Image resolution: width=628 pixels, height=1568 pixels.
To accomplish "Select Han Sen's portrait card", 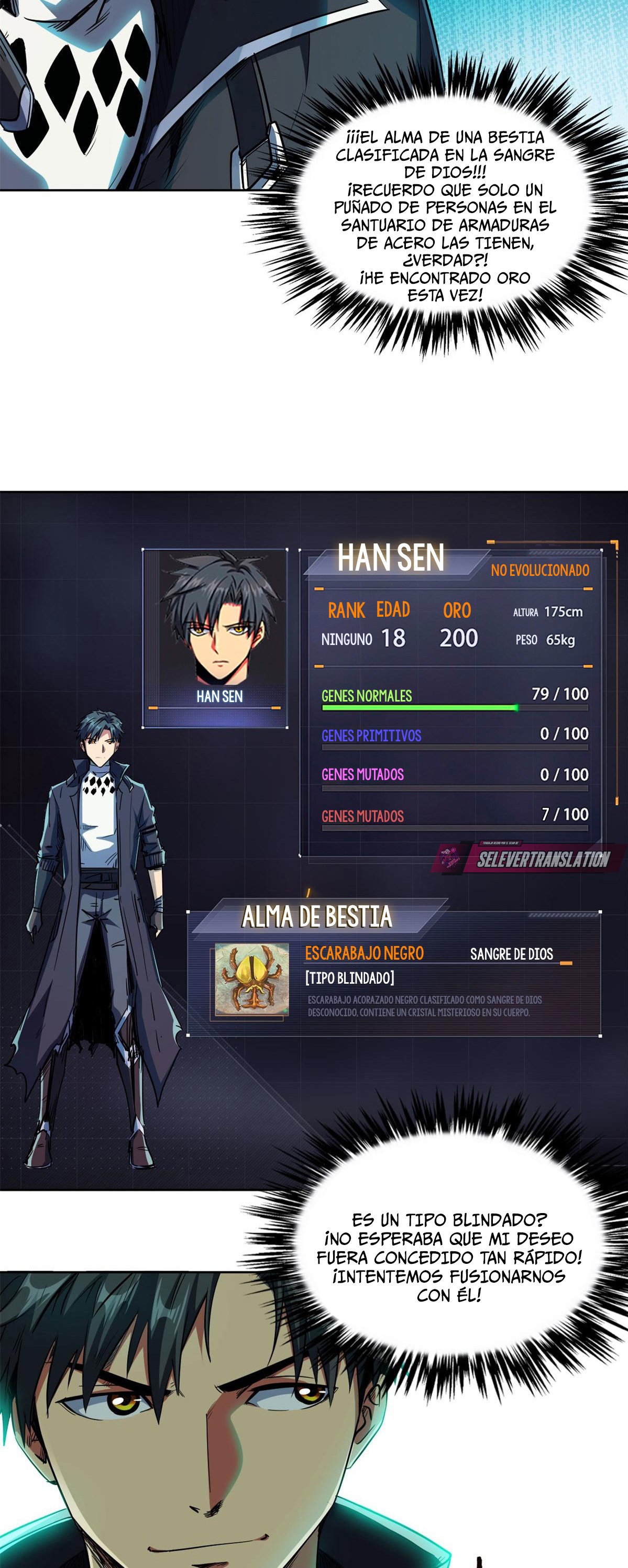I will pyautogui.click(x=216, y=637).
